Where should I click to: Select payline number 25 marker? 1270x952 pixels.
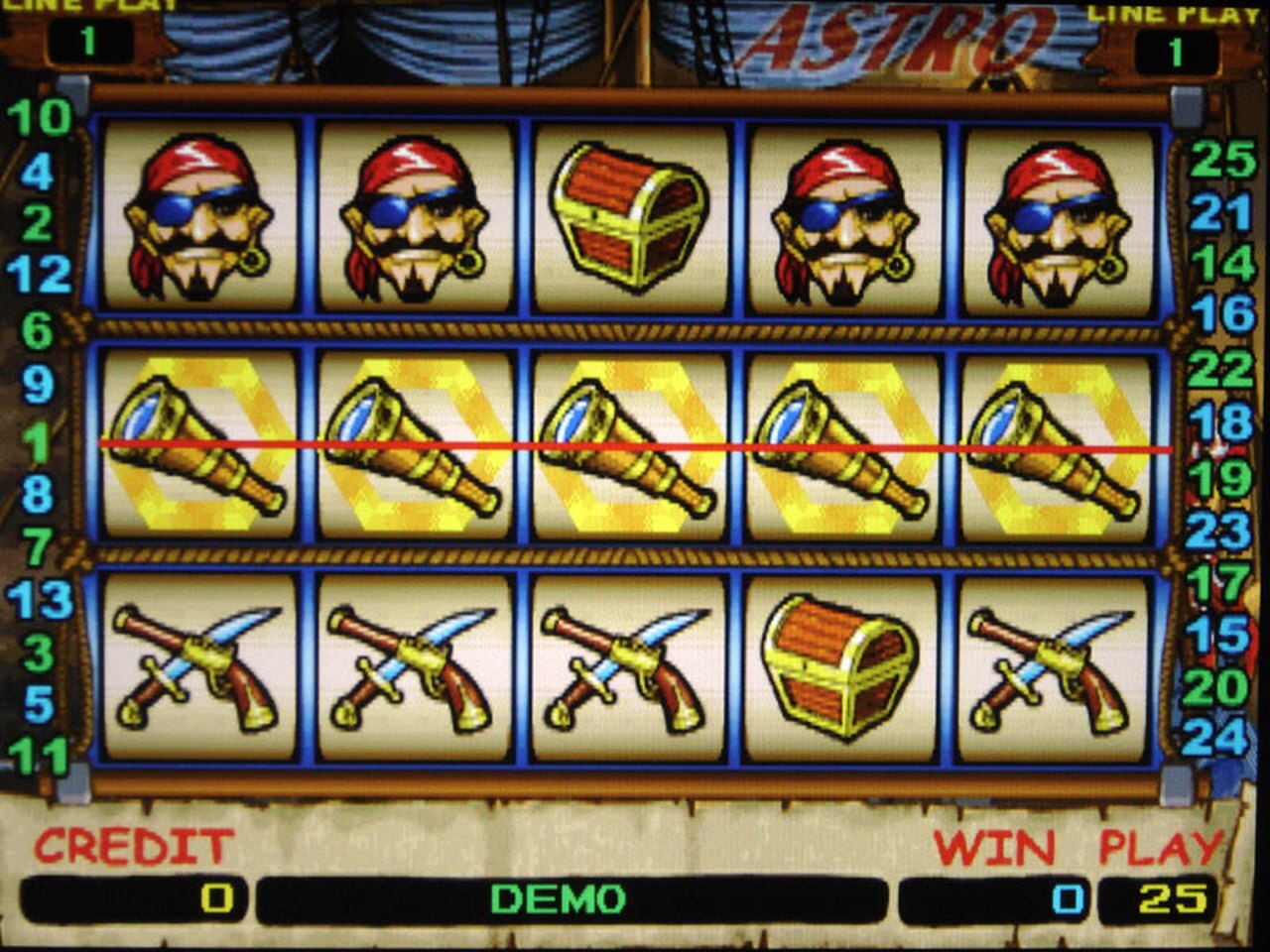[1222, 159]
